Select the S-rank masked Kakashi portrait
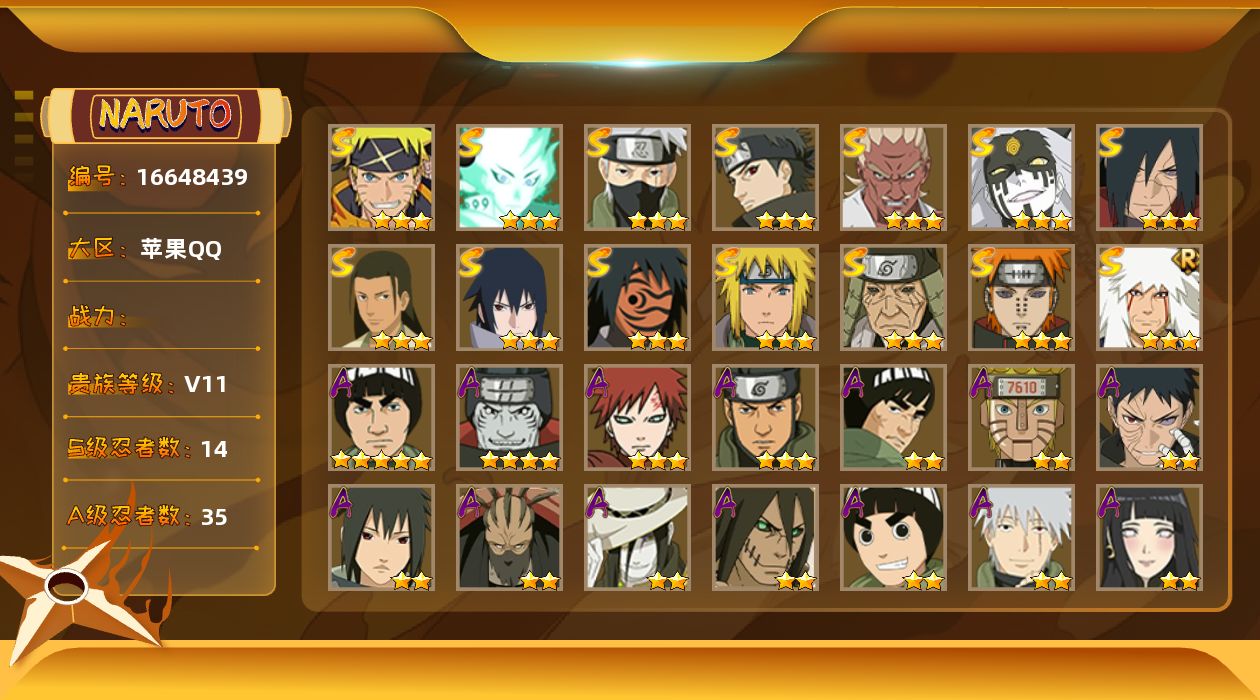This screenshot has width=1260, height=700. [637, 178]
